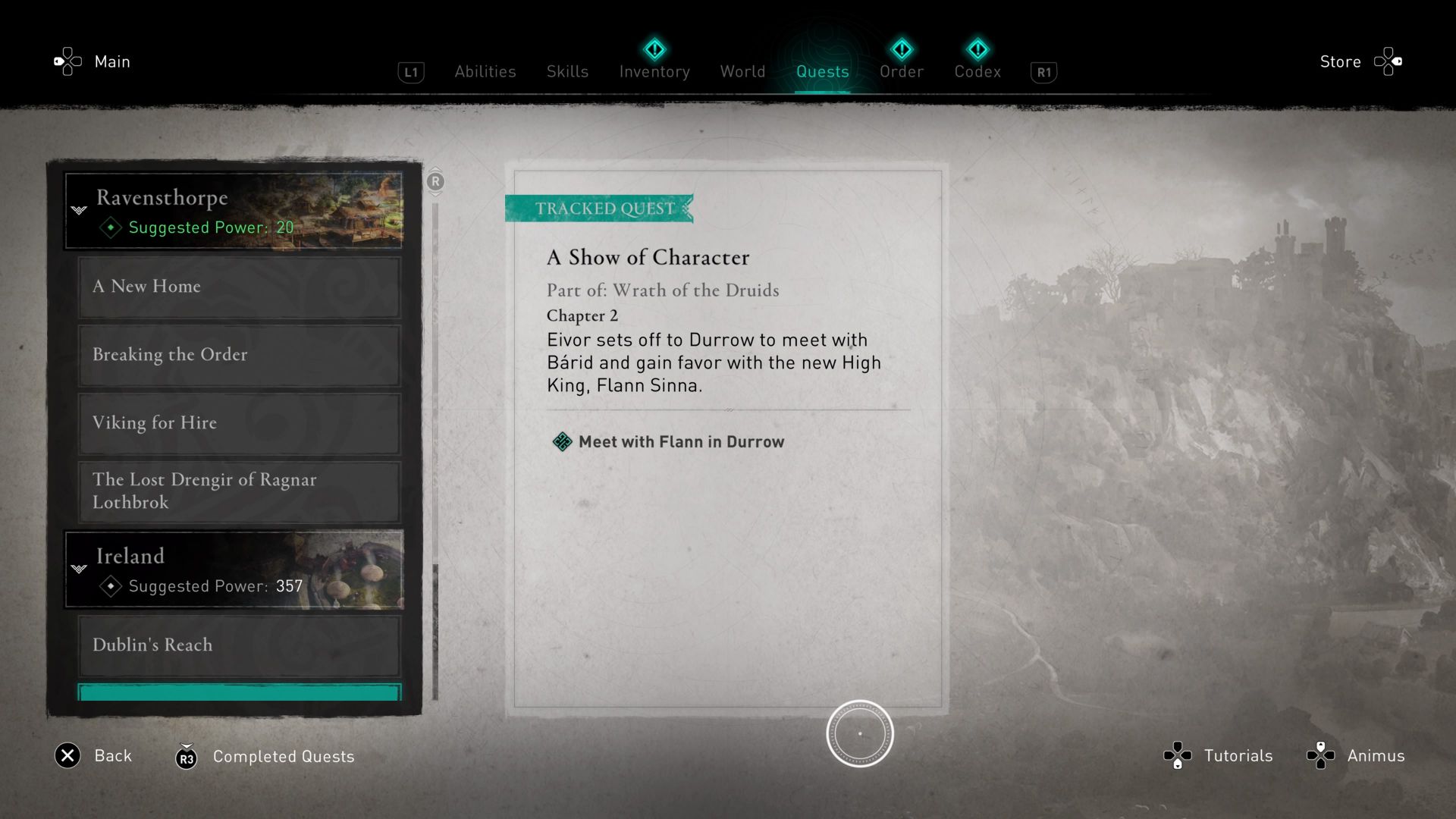Click the Codex diamond icon
This screenshot has height=819, width=1456.
(977, 49)
